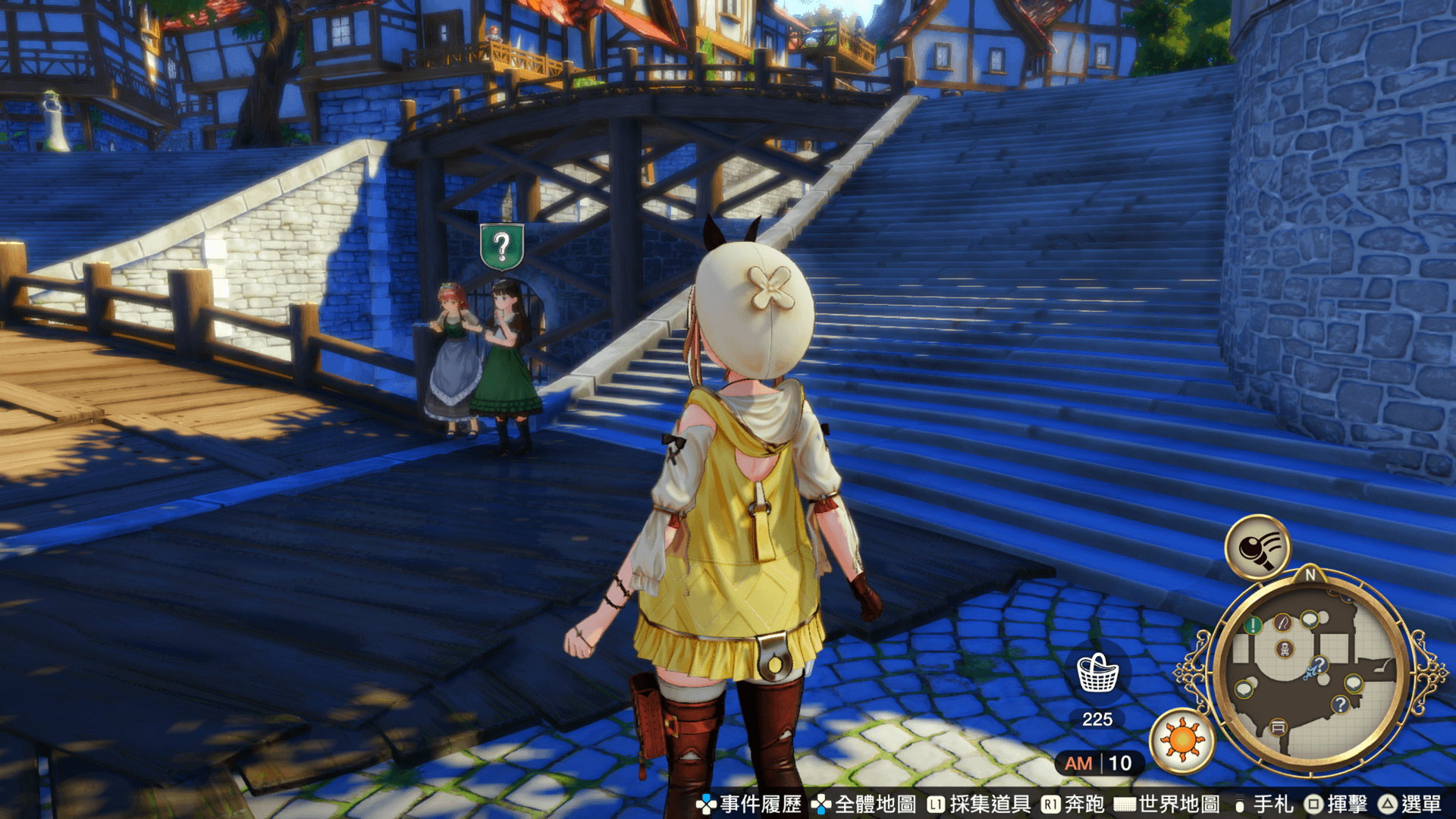Open the basket inventory icon
Image resolution: width=1456 pixels, height=819 pixels.
[x=1097, y=673]
